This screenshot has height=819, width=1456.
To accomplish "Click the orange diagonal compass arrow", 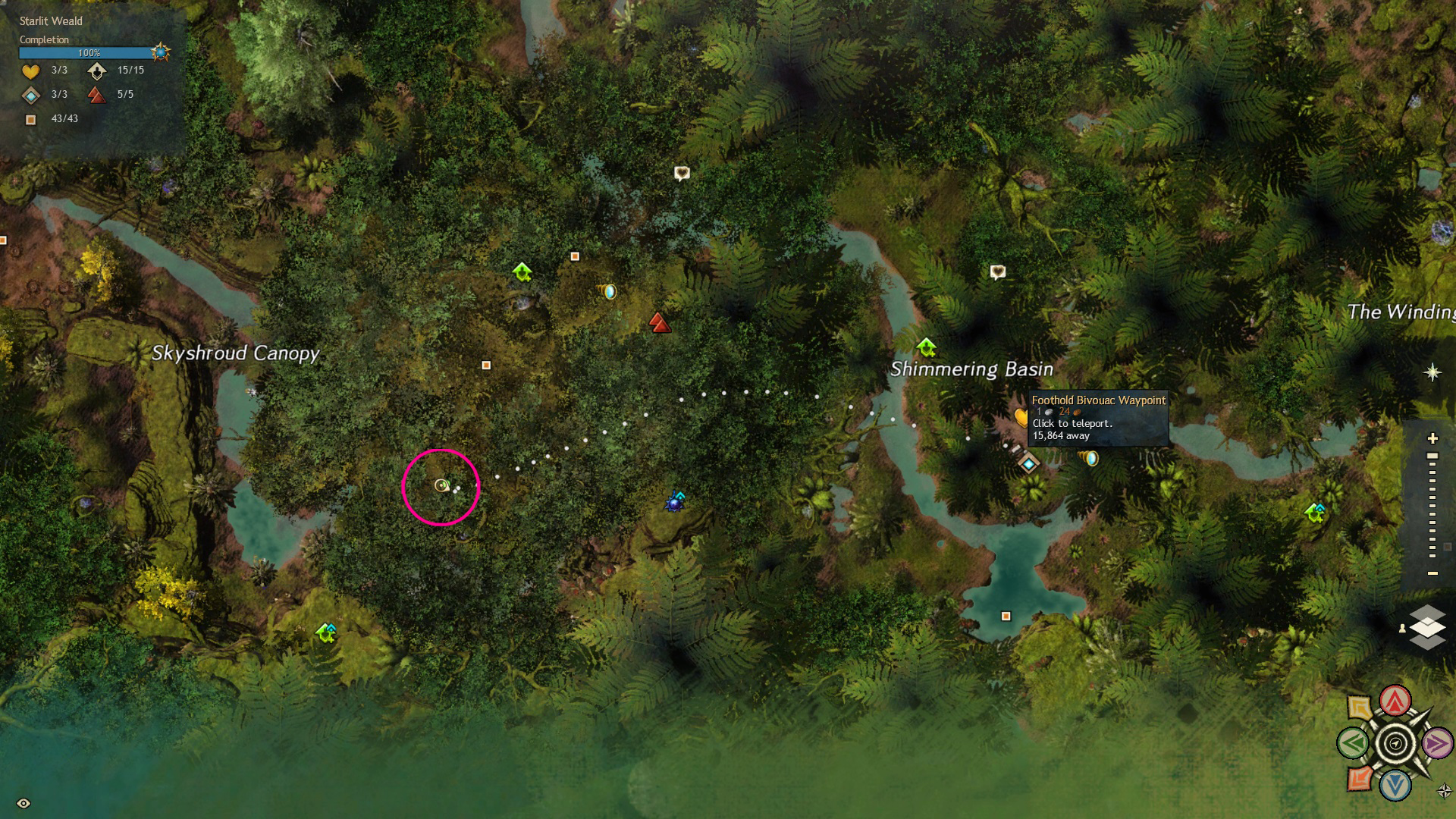I will tap(1360, 778).
